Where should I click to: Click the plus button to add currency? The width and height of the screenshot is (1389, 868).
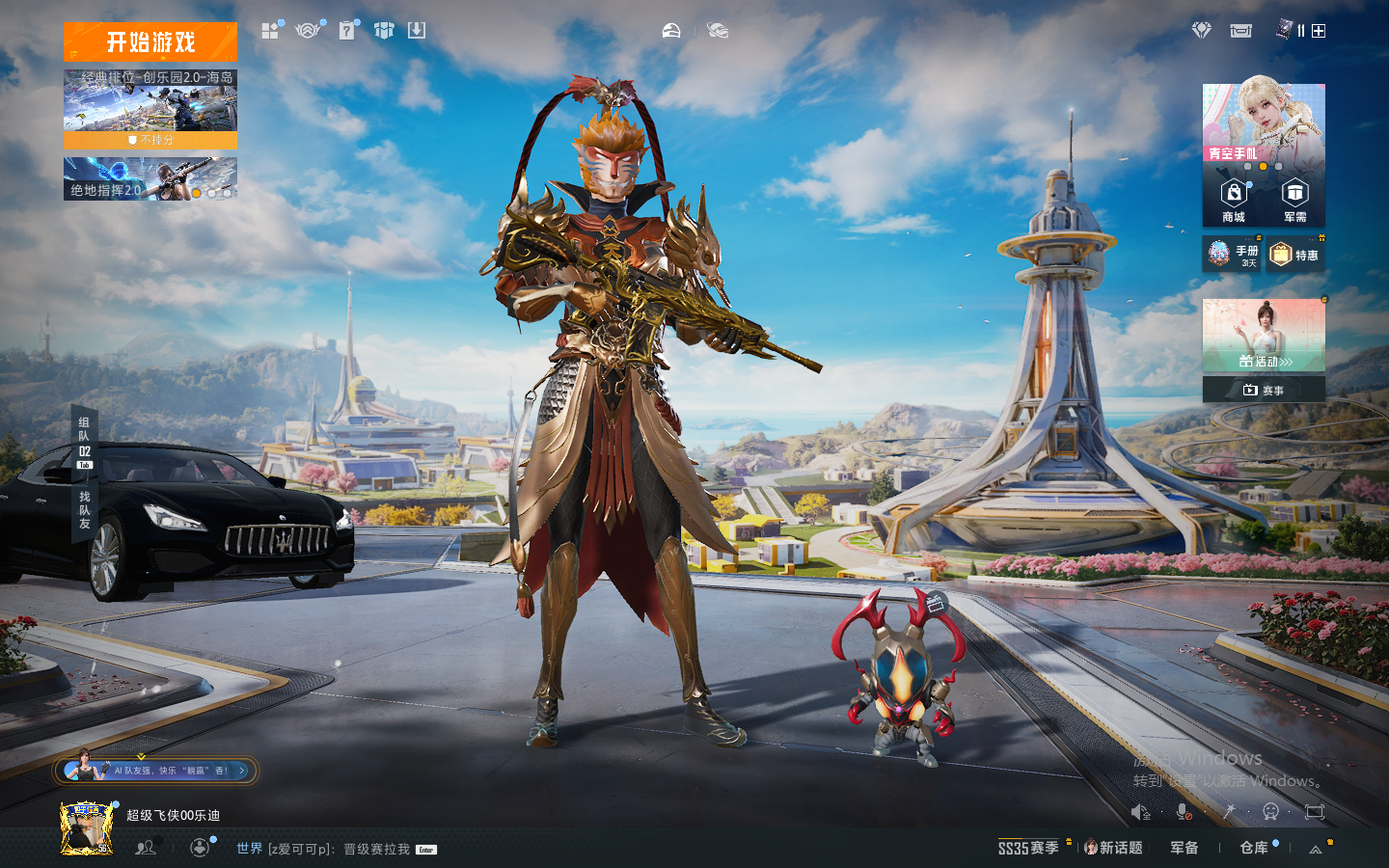click(1319, 31)
